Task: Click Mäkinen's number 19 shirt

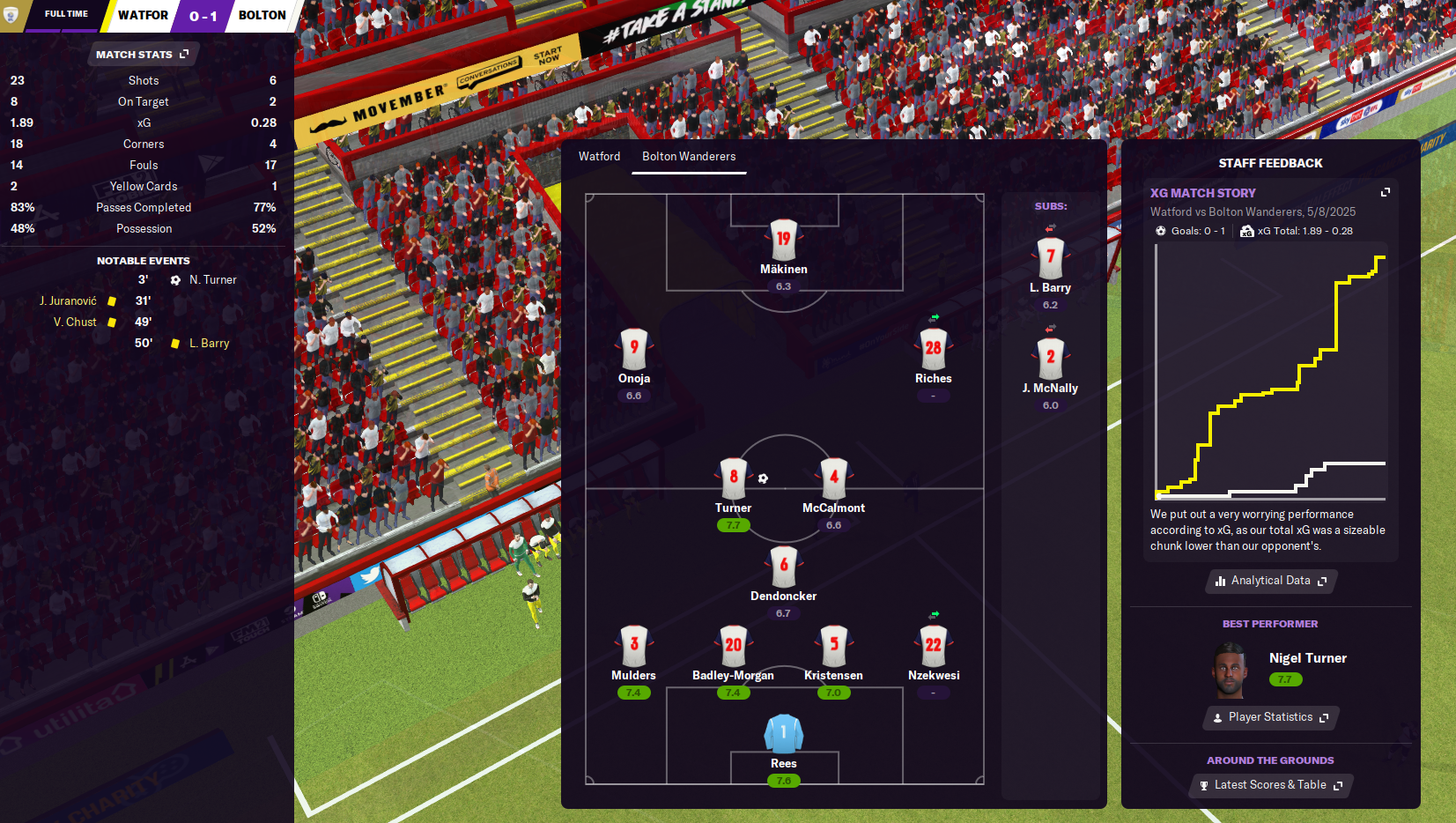Action: pos(783,240)
